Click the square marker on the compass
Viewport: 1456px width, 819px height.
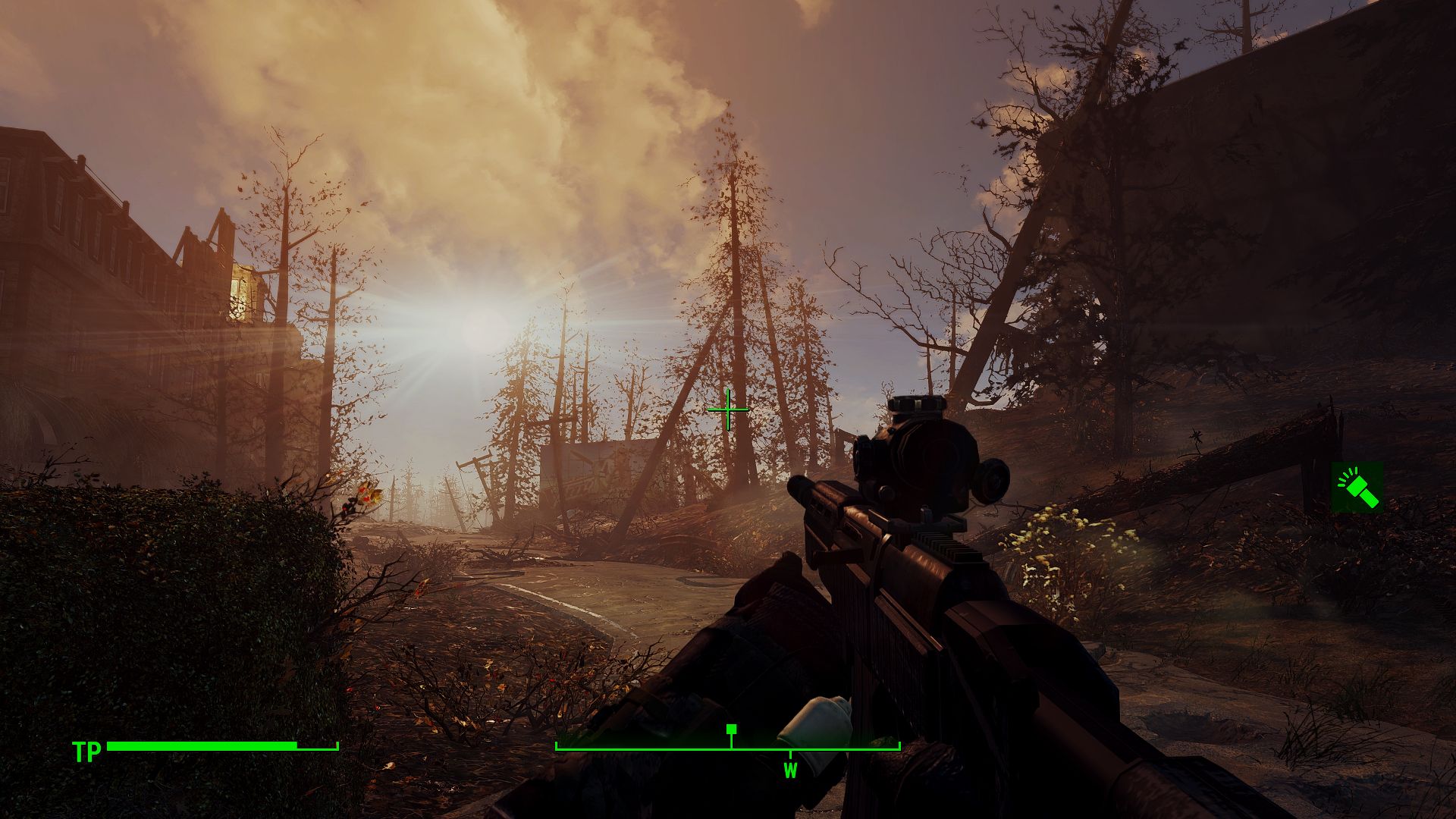(732, 730)
